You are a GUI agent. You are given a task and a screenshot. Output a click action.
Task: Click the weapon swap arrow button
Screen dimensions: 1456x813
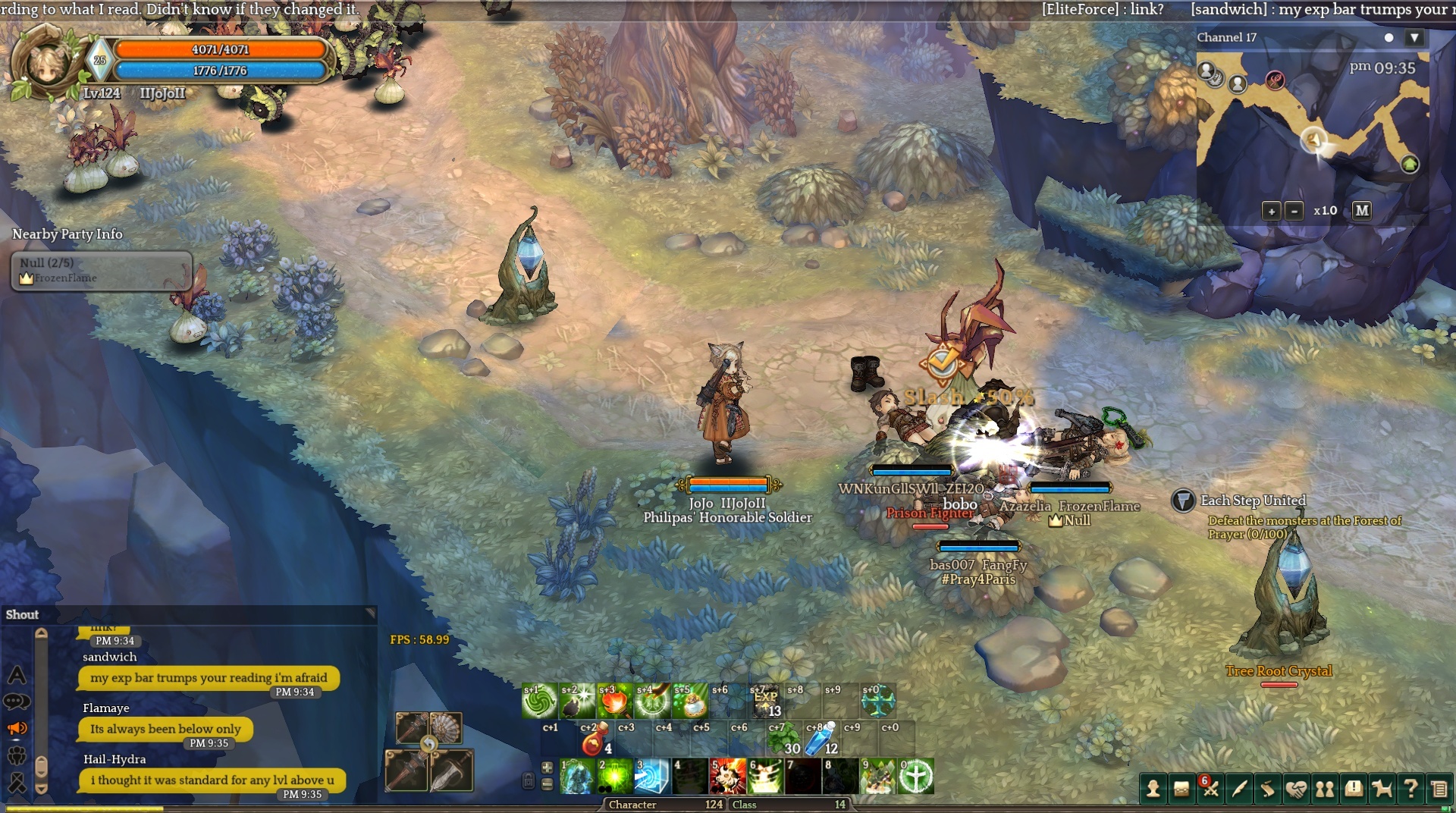click(429, 744)
